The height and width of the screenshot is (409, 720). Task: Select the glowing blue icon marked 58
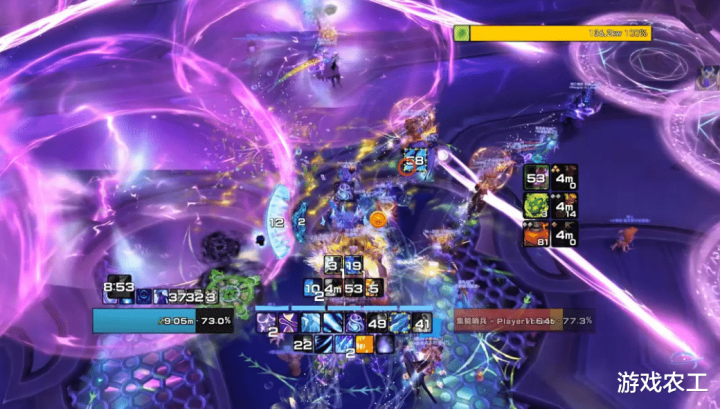coord(415,160)
